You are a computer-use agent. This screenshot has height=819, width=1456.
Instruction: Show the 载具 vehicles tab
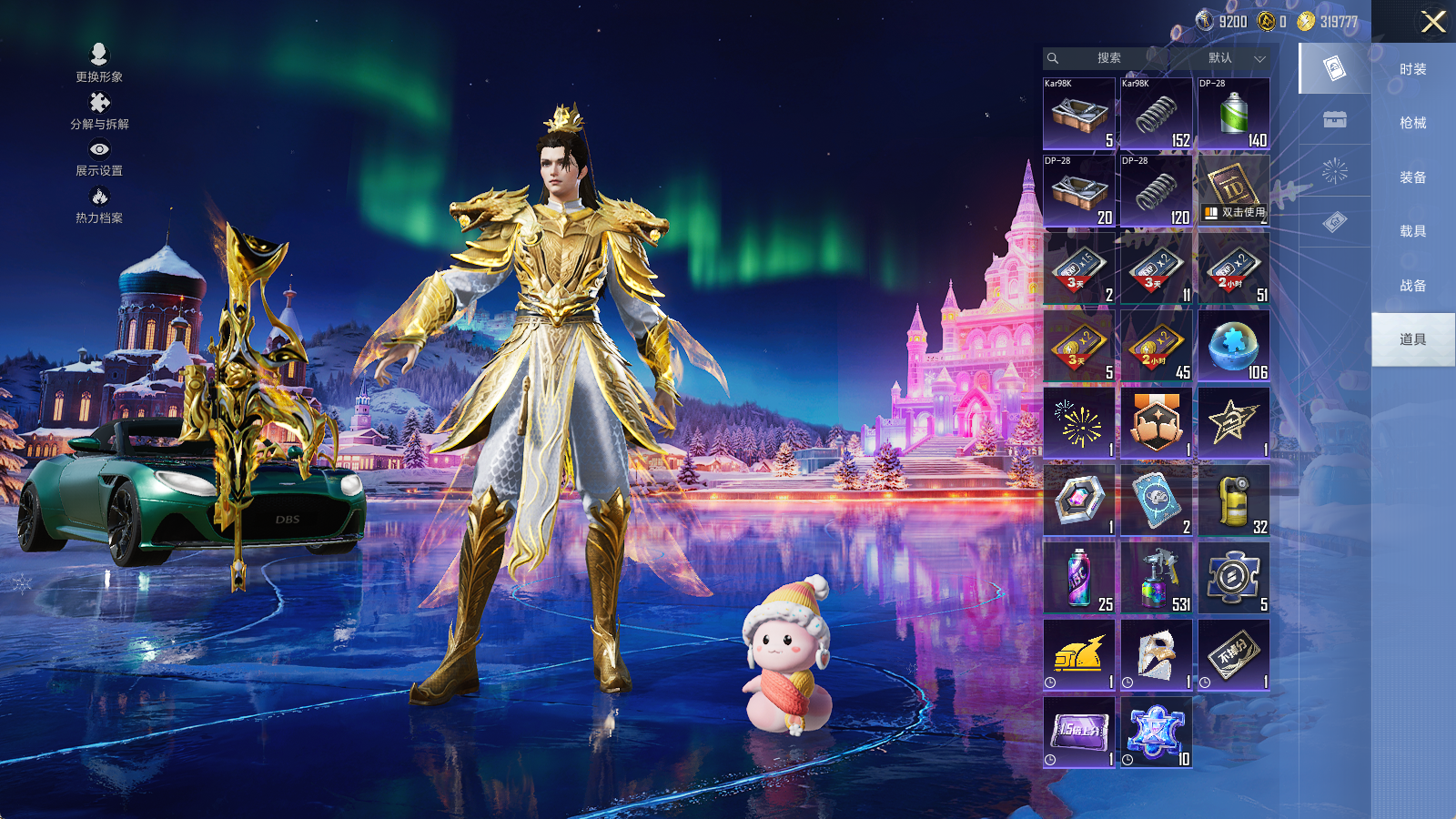[1412, 231]
